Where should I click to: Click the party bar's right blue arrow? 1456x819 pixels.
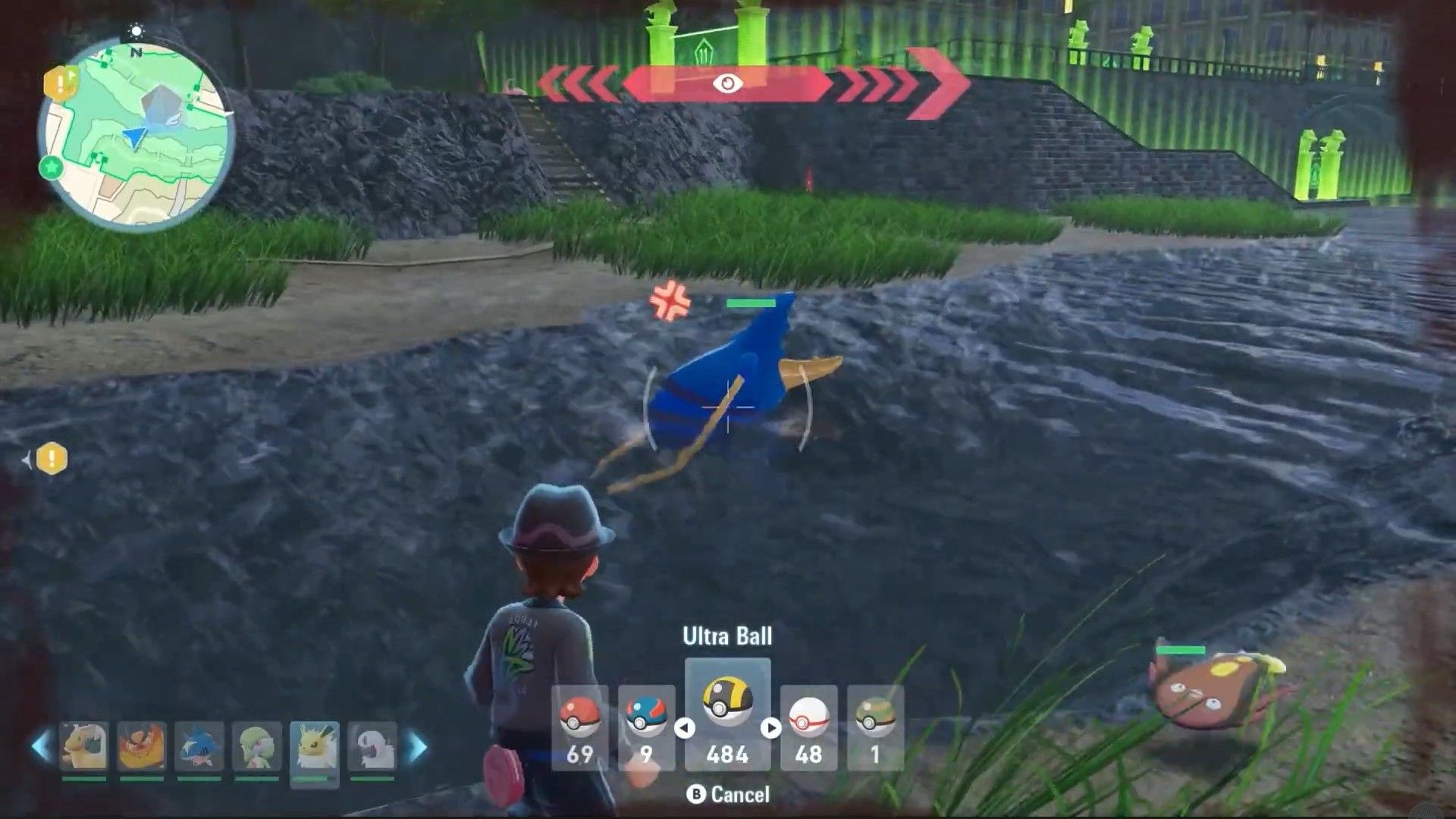tap(418, 747)
